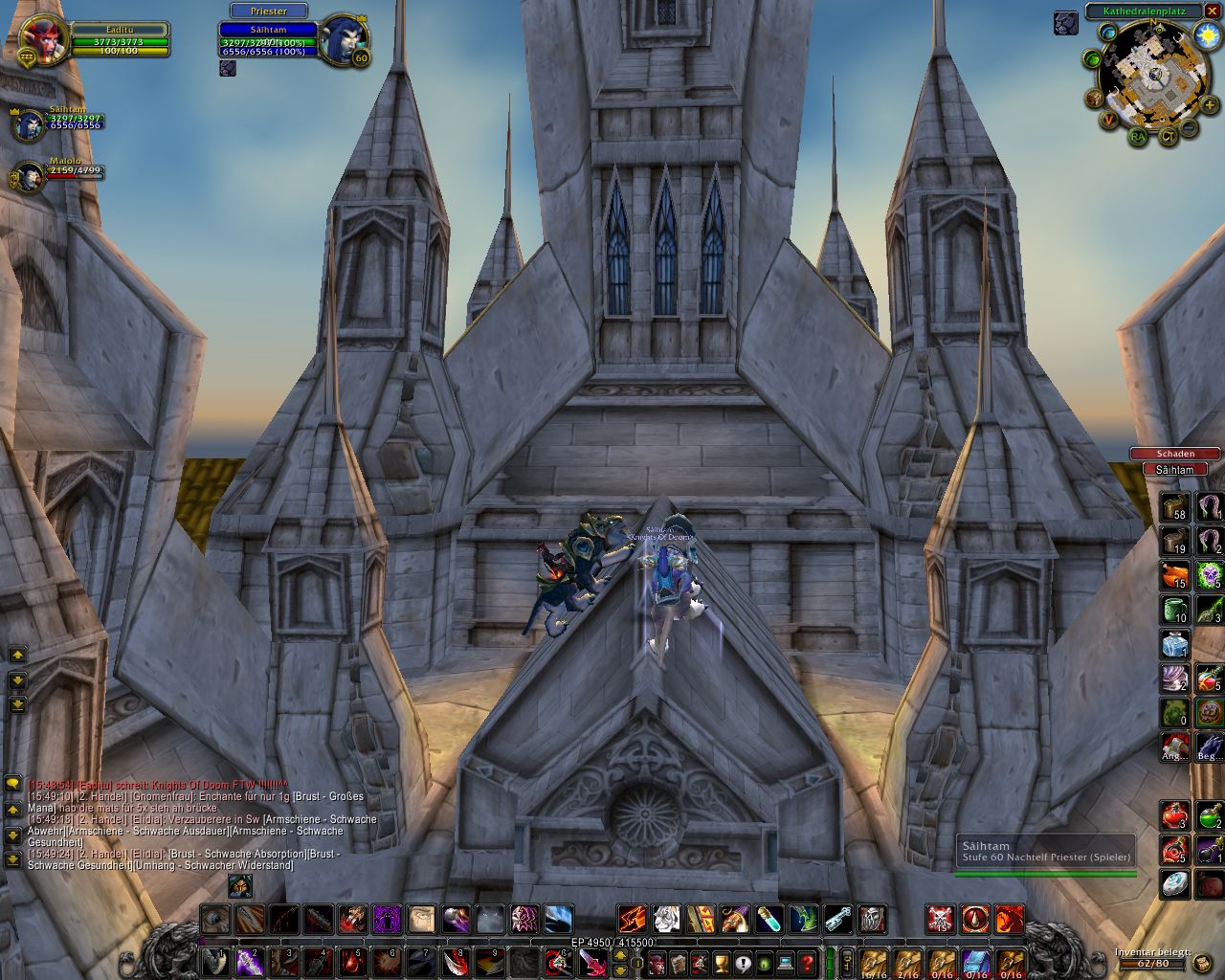The height and width of the screenshot is (980, 1225).
Task: Use the green mug item with 10 charges
Action: (1175, 610)
